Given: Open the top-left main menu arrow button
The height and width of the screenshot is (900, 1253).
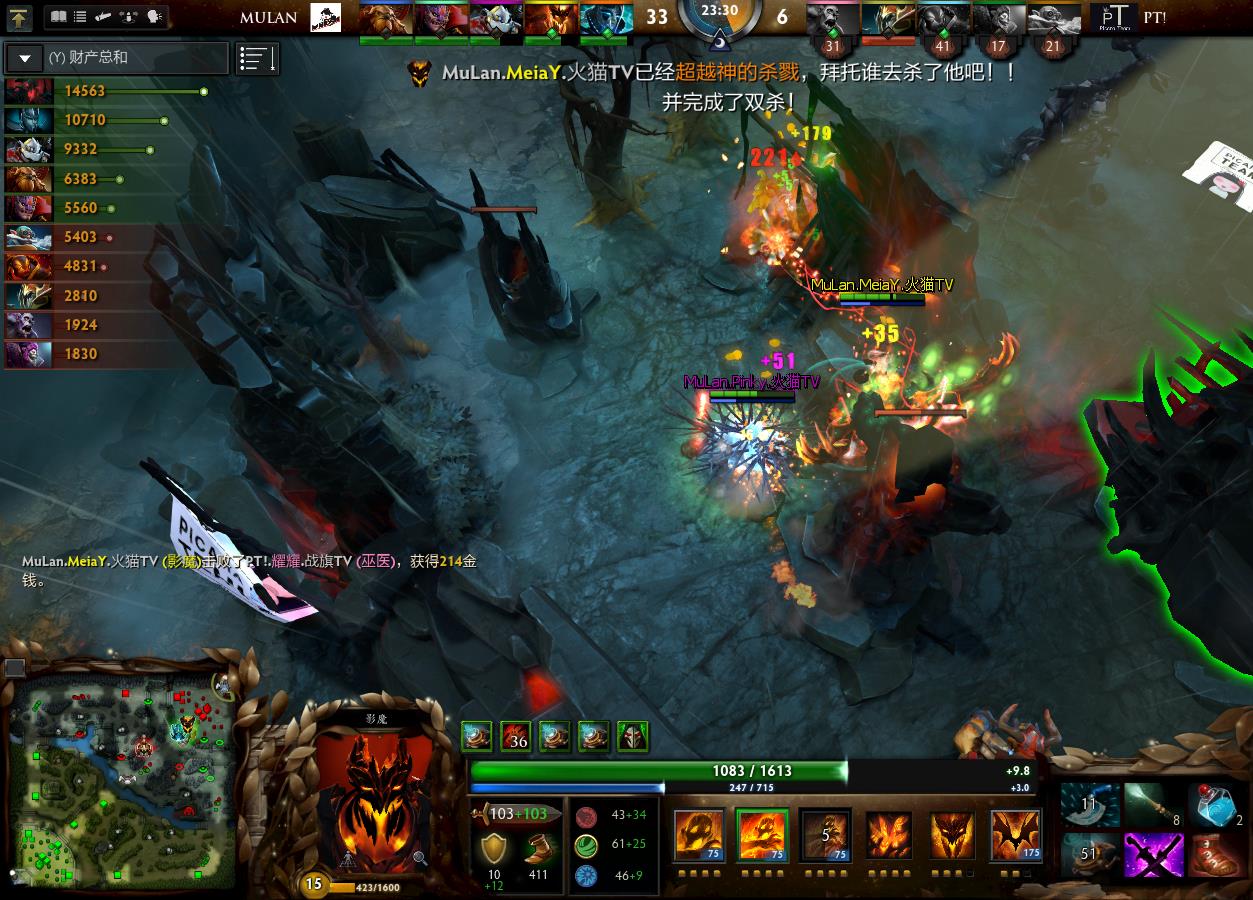Looking at the screenshot, I should (x=20, y=17).
